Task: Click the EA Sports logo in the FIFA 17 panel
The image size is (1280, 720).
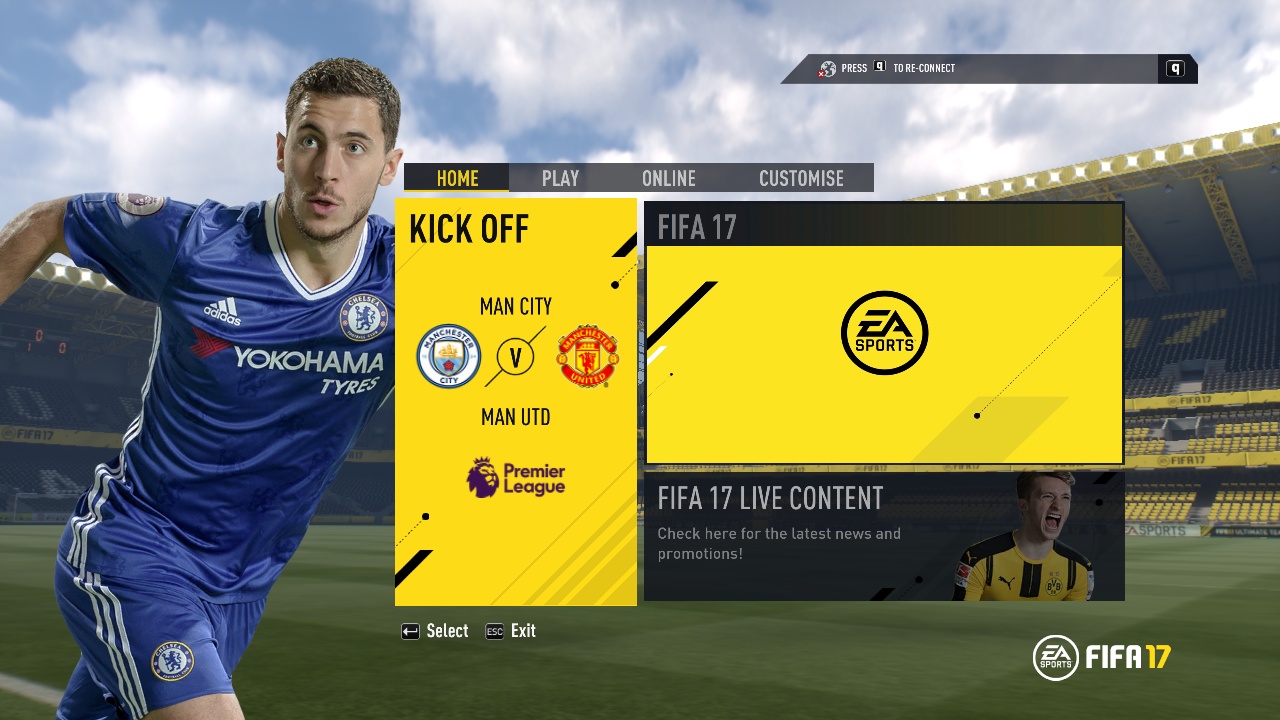Action: pyautogui.click(x=884, y=331)
